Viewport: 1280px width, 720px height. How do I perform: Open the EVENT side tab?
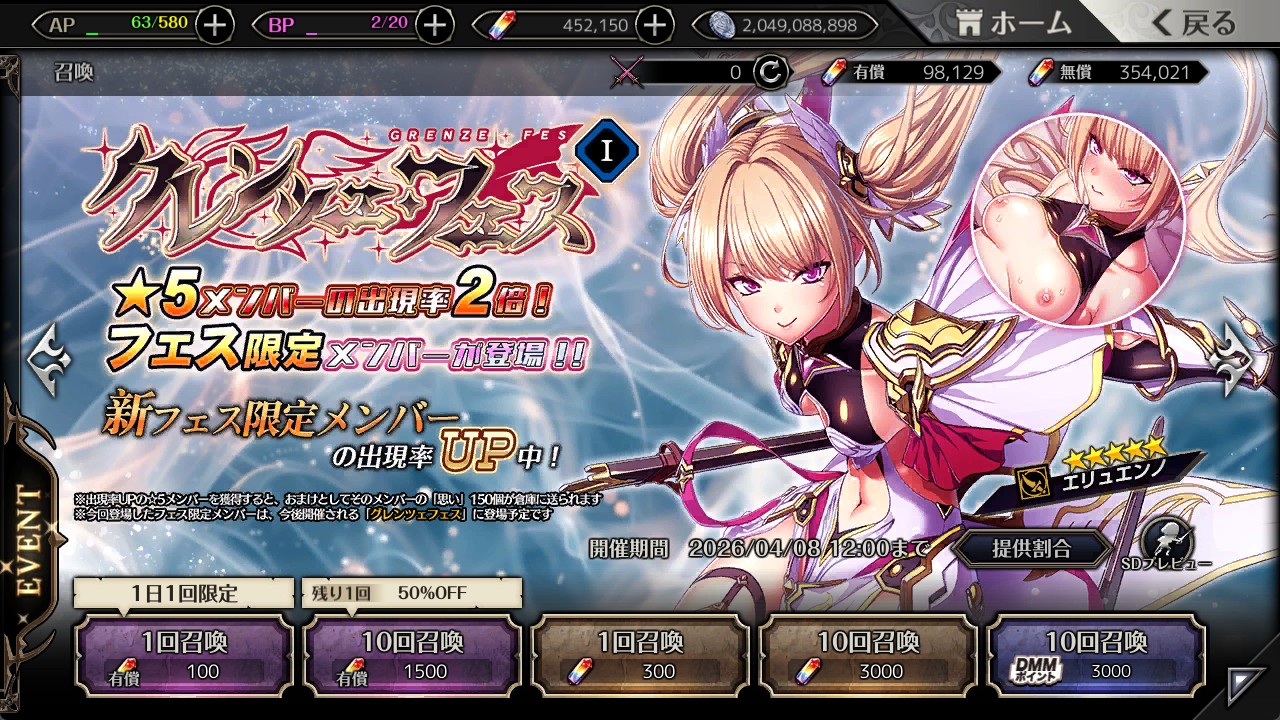[32, 540]
